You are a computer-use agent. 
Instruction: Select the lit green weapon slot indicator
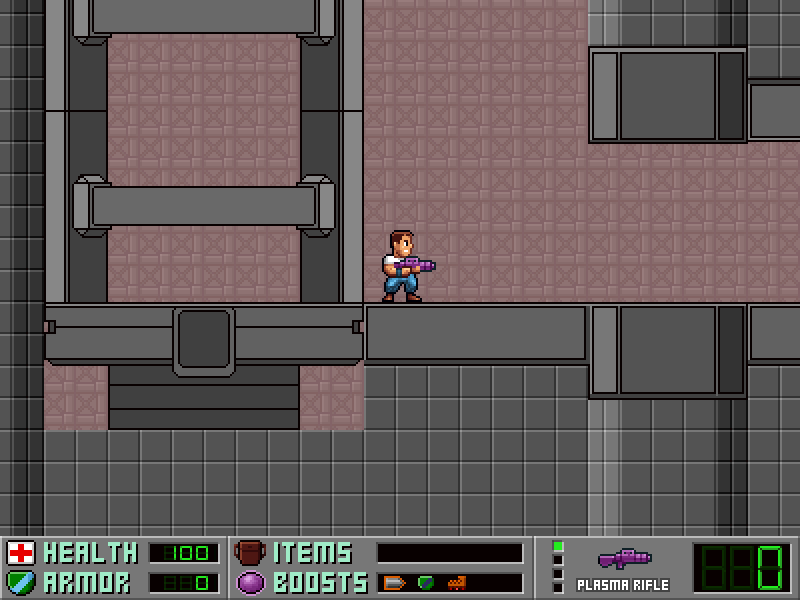tap(558, 546)
